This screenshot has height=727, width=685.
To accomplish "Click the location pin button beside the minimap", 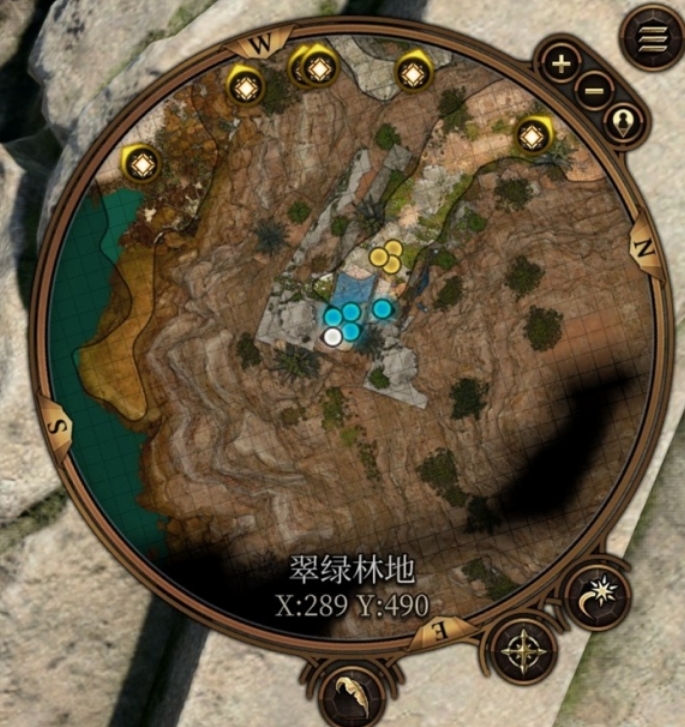I will pyautogui.click(x=625, y=123).
